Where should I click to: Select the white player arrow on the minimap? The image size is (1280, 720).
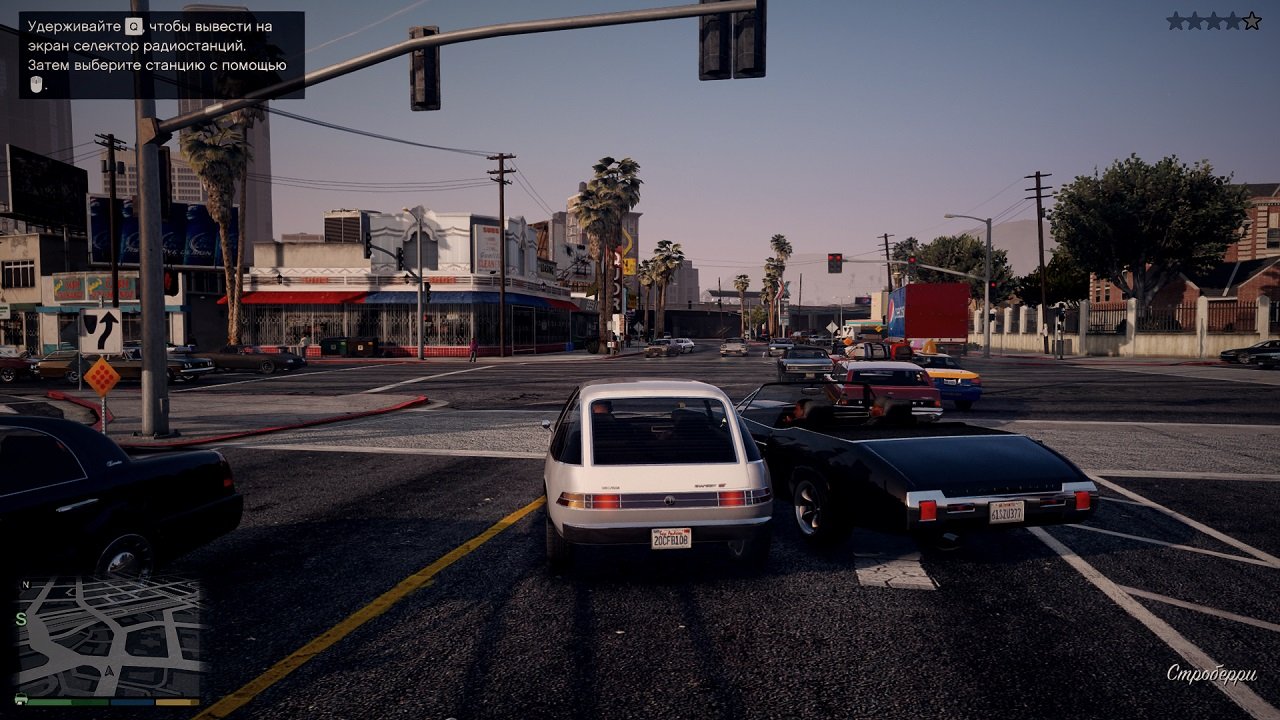coord(109,670)
